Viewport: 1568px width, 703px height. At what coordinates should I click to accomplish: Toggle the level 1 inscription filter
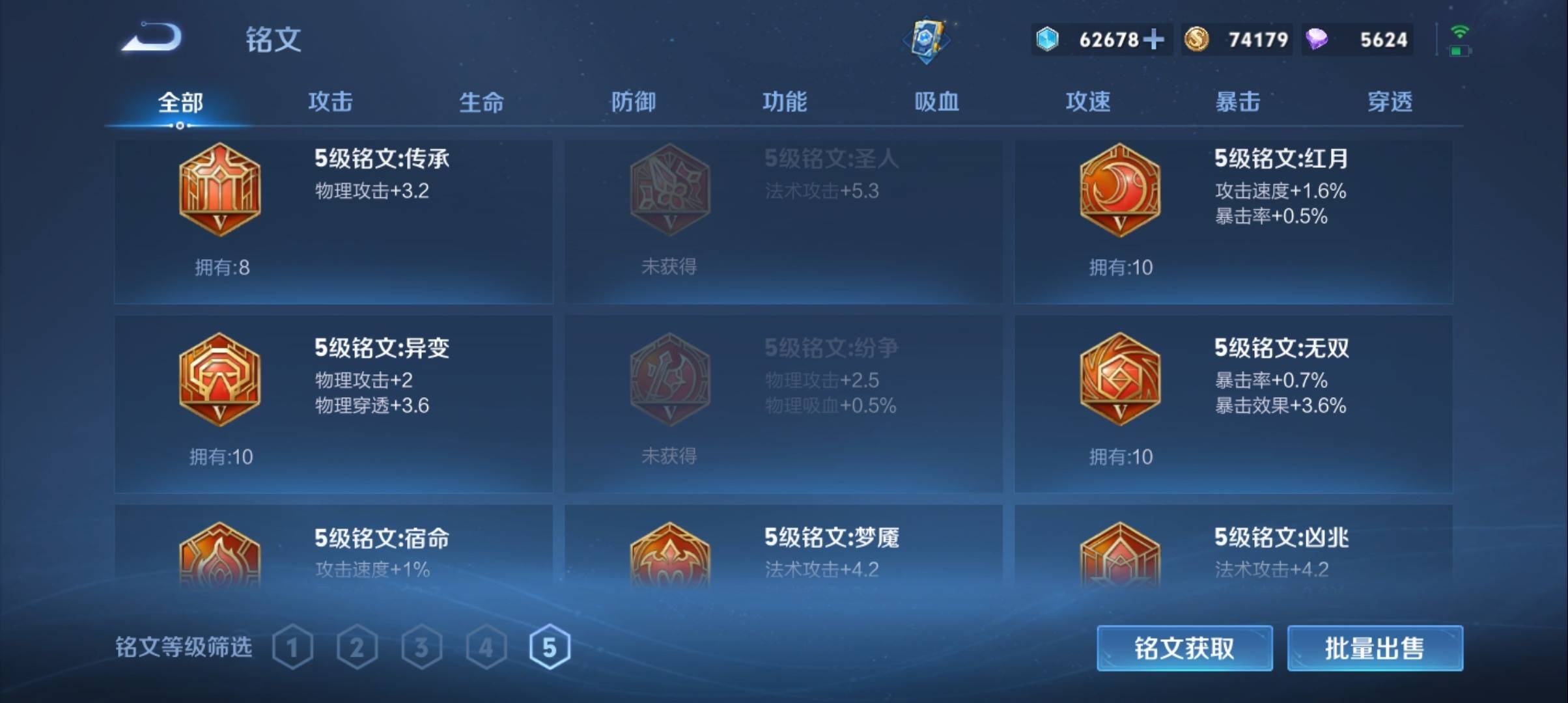click(x=293, y=646)
